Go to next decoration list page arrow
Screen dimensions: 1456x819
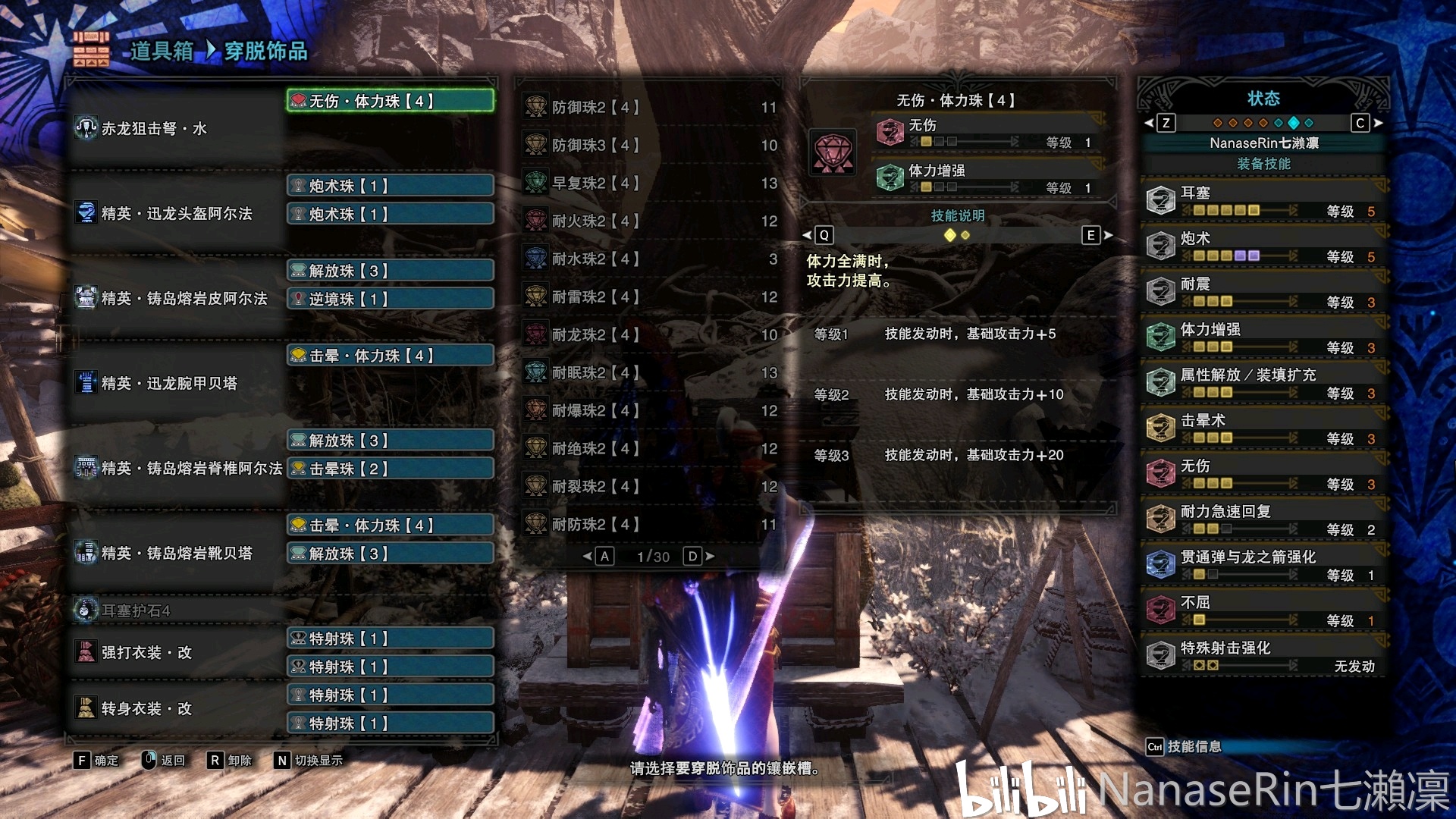click(x=710, y=556)
